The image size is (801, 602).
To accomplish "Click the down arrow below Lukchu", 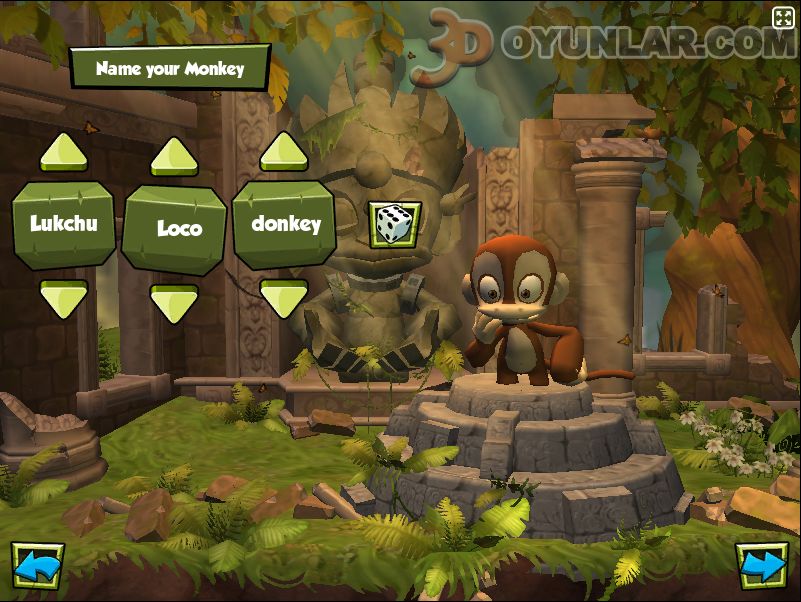I will [x=64, y=298].
